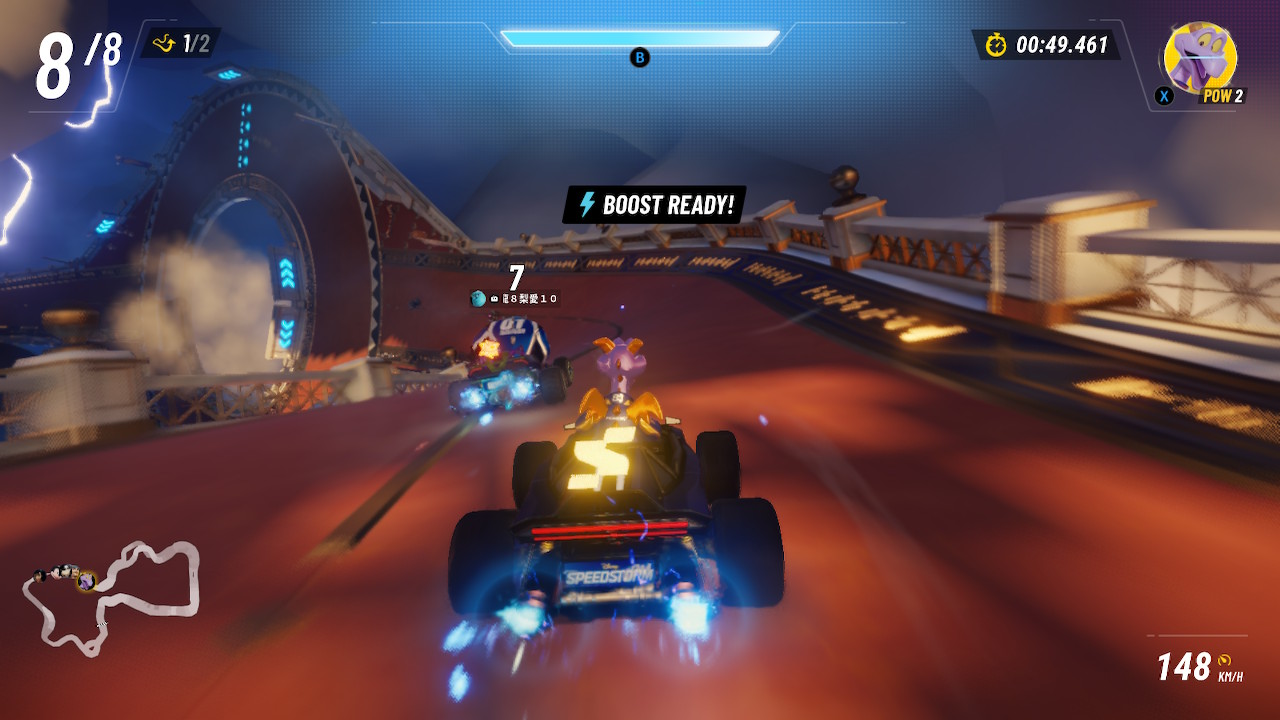This screenshot has width=1280, height=720.
Task: Select the opponent's name tag in 7th place
Action: (x=515, y=298)
